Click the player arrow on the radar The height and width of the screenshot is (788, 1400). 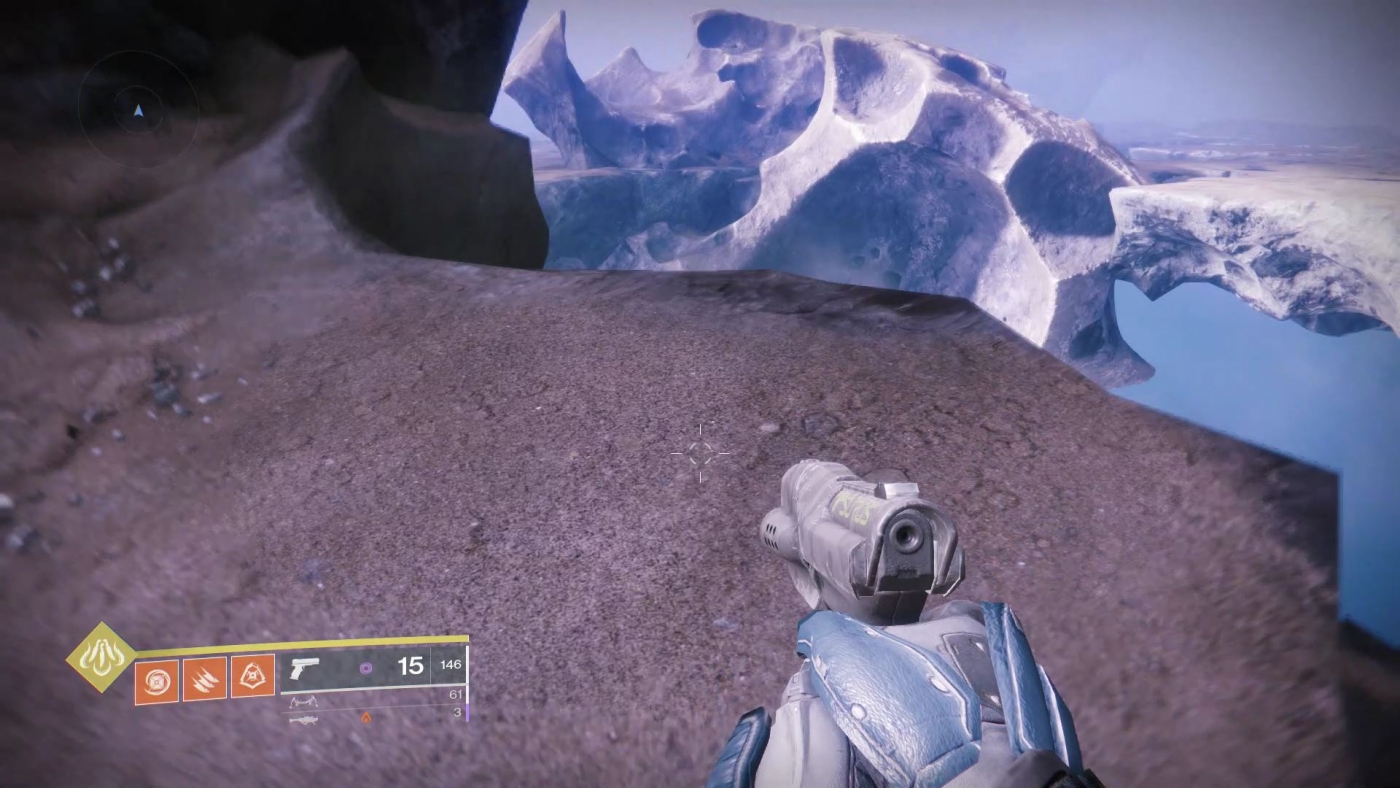pyautogui.click(x=138, y=111)
